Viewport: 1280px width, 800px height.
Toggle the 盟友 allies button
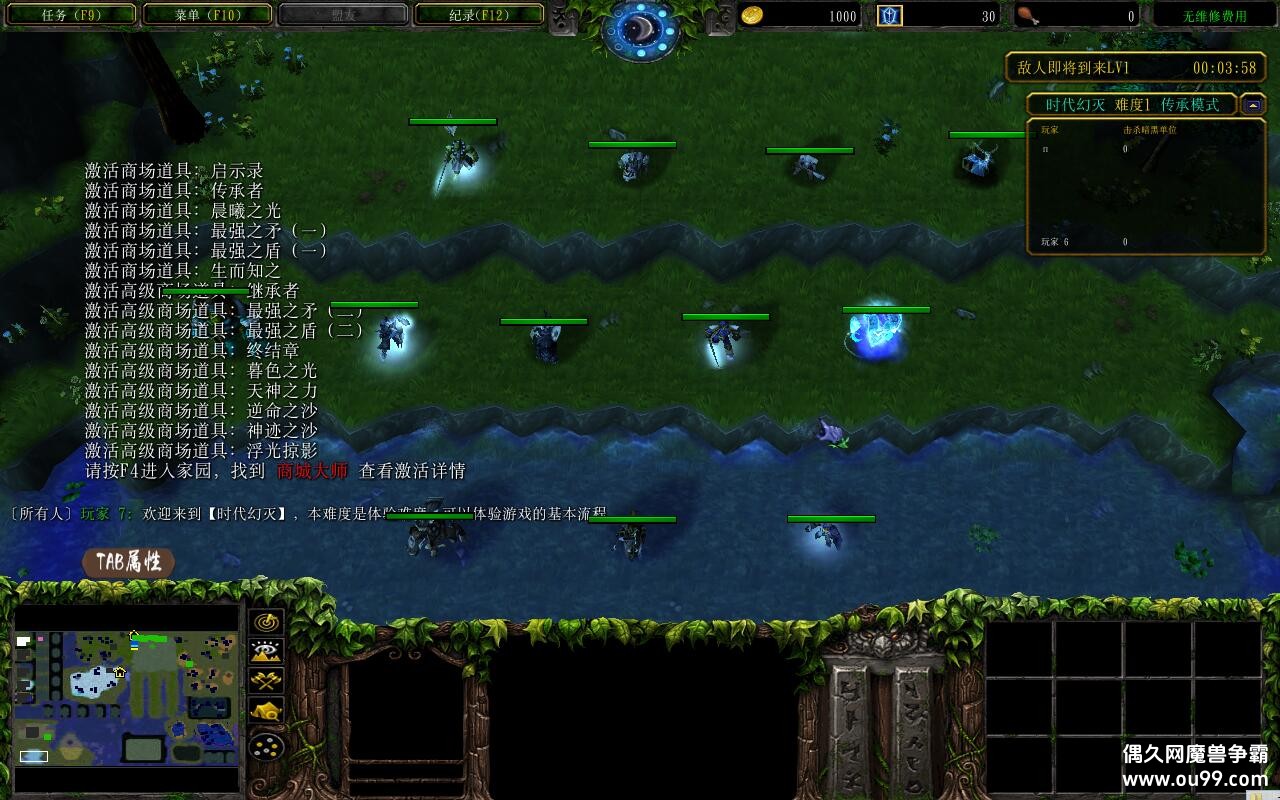pos(343,15)
